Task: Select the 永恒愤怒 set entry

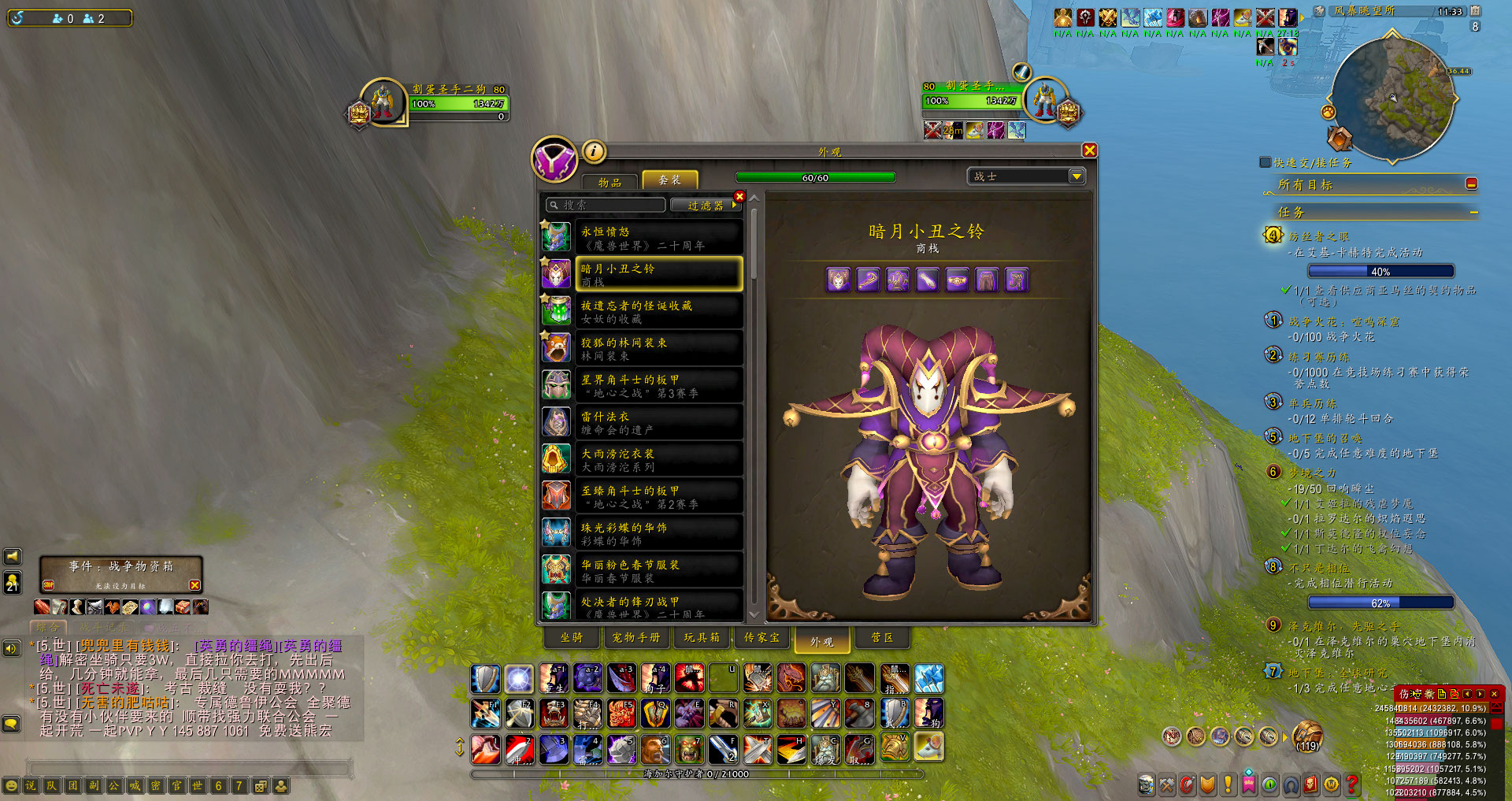Action: (x=658, y=238)
